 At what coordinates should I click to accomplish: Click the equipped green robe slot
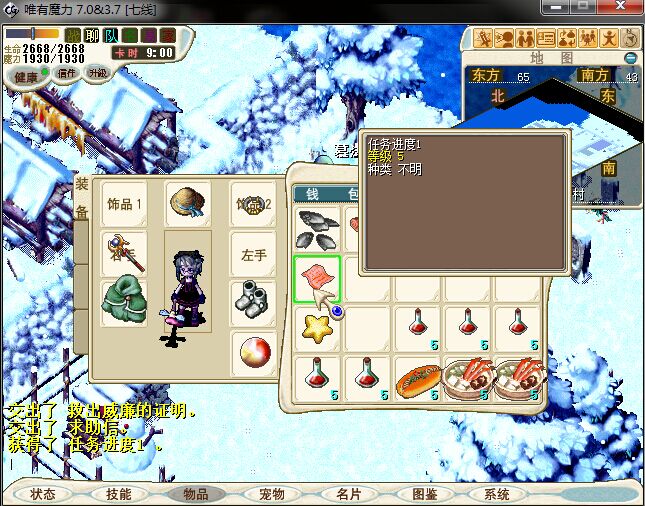[124, 301]
